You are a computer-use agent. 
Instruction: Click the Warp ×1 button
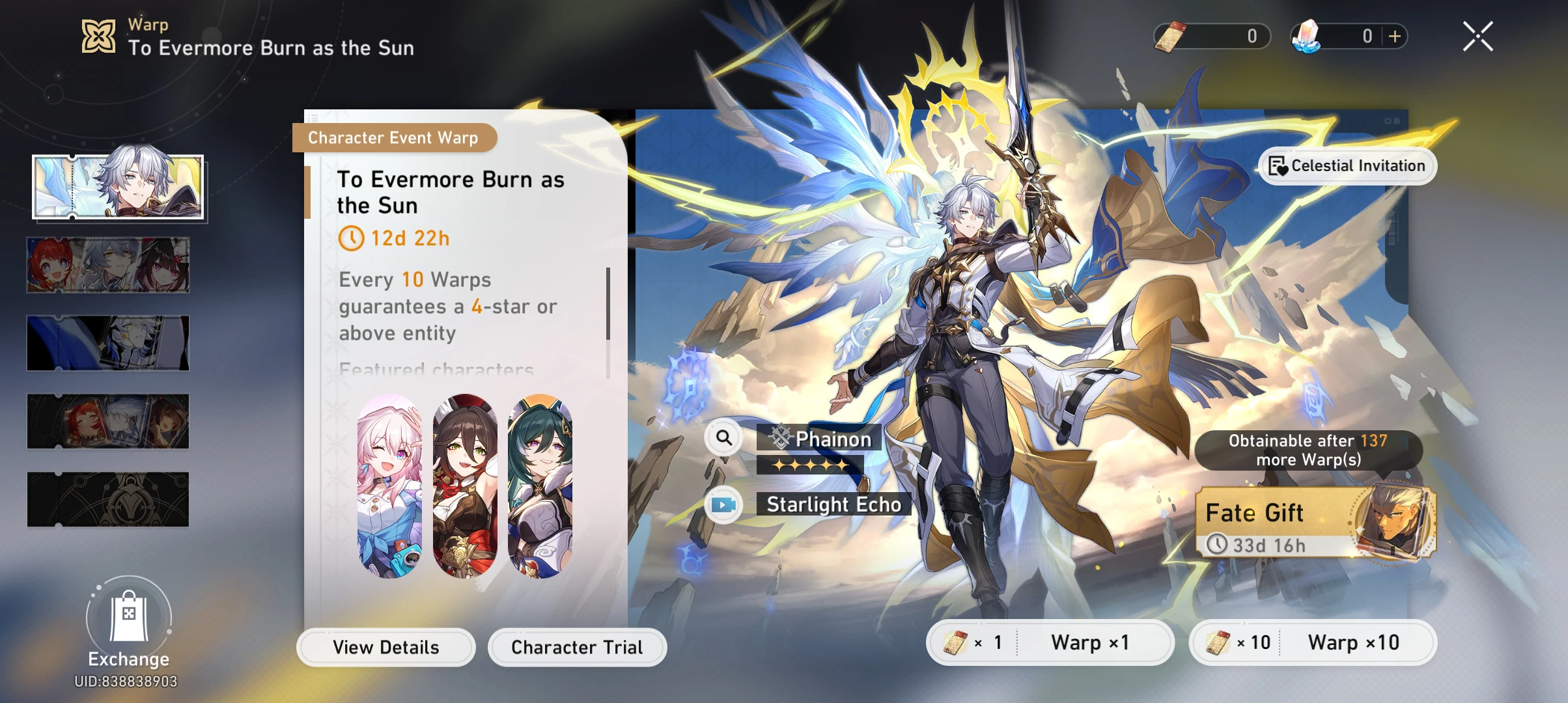tap(1051, 642)
